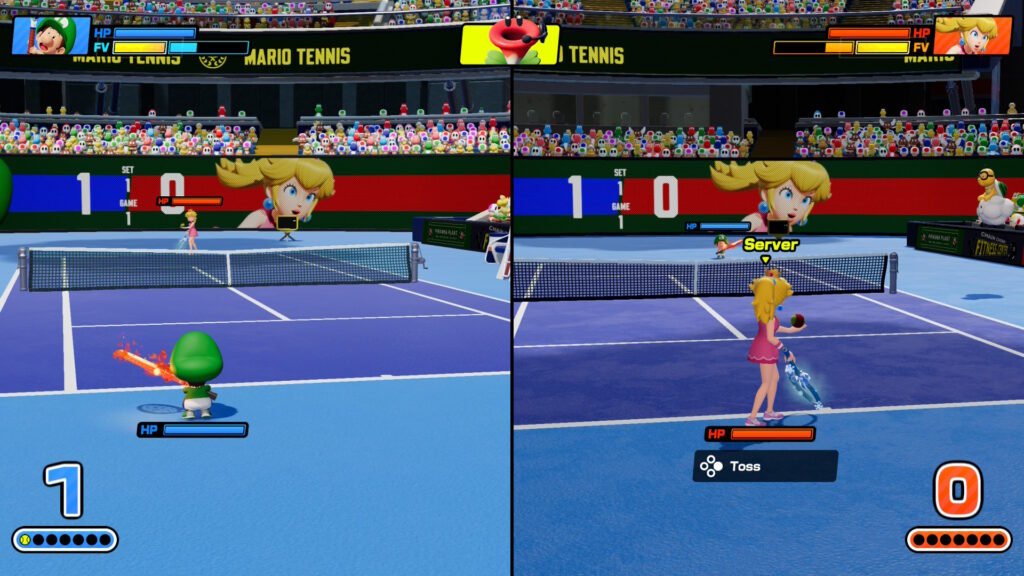Select the Piranha Plant icon at top center
This screenshot has height=576, width=1024.
point(509,43)
